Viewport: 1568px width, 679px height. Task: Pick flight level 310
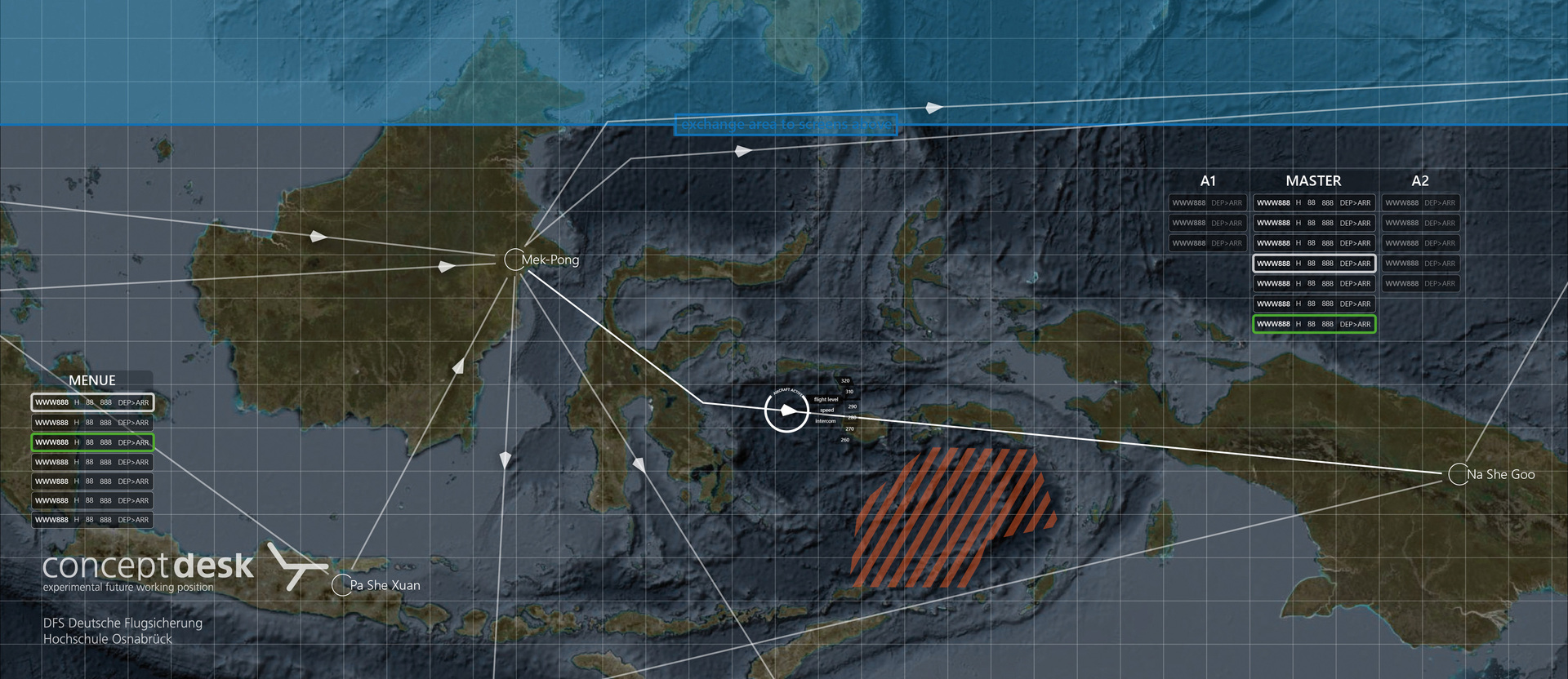click(849, 393)
